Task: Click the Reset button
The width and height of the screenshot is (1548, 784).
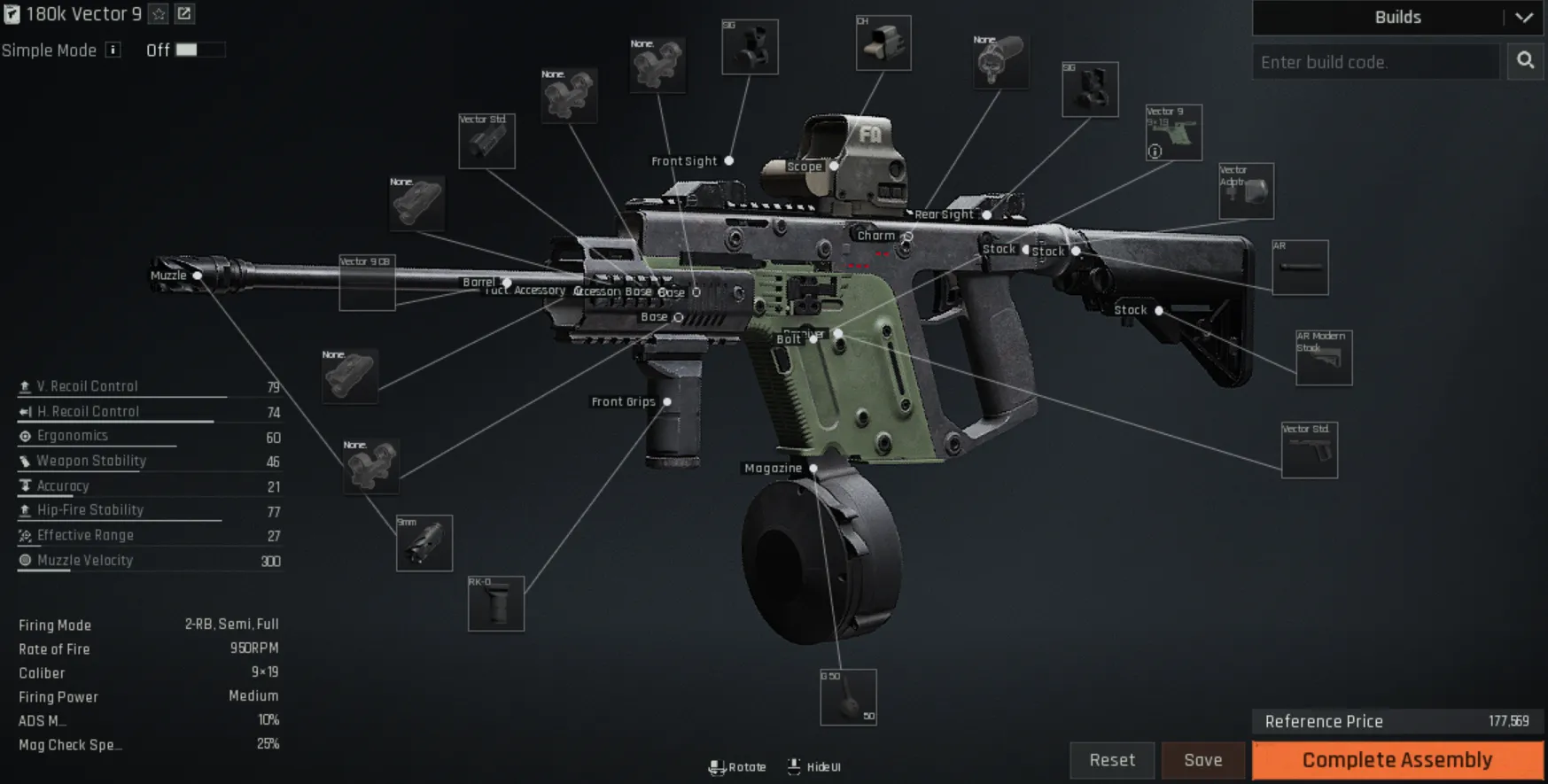Action: click(1112, 759)
